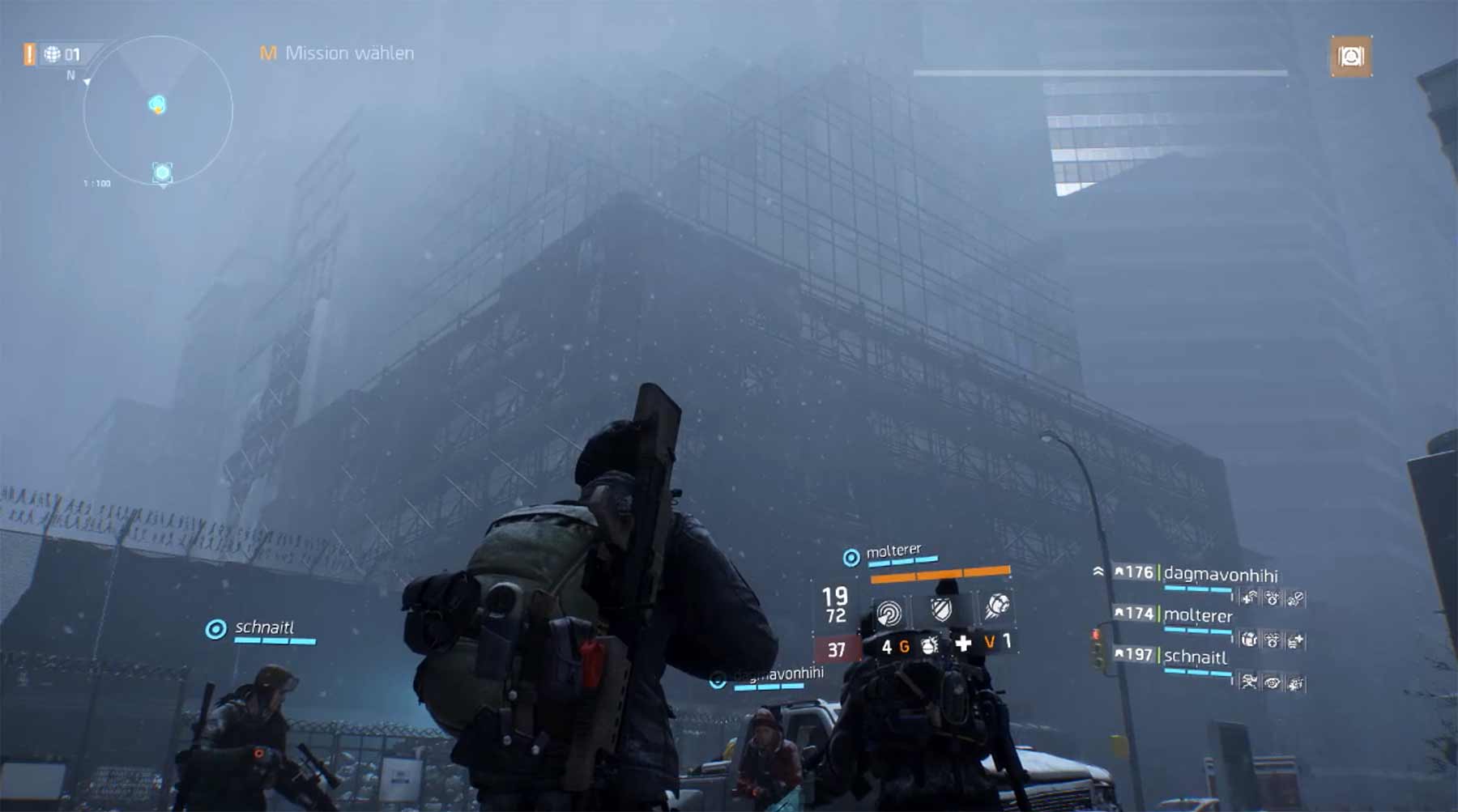Open the "Mission wählen" tracker

[338, 53]
